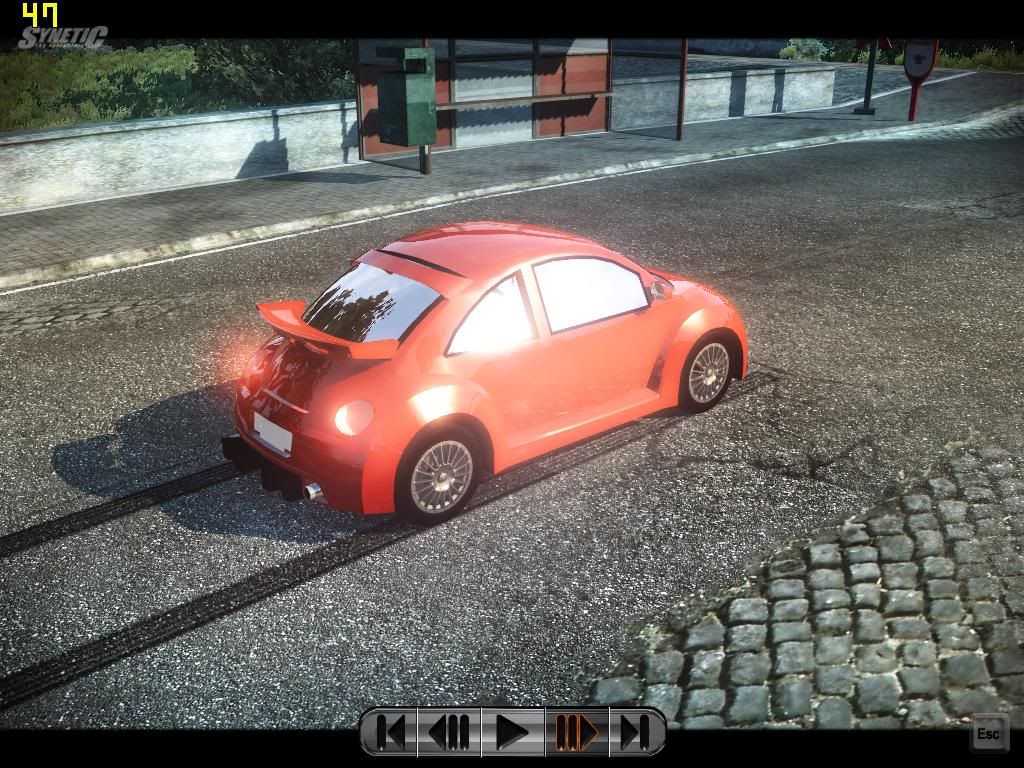Skip to the end of the replay
Viewport: 1024px width, 768px height.
(x=634, y=733)
